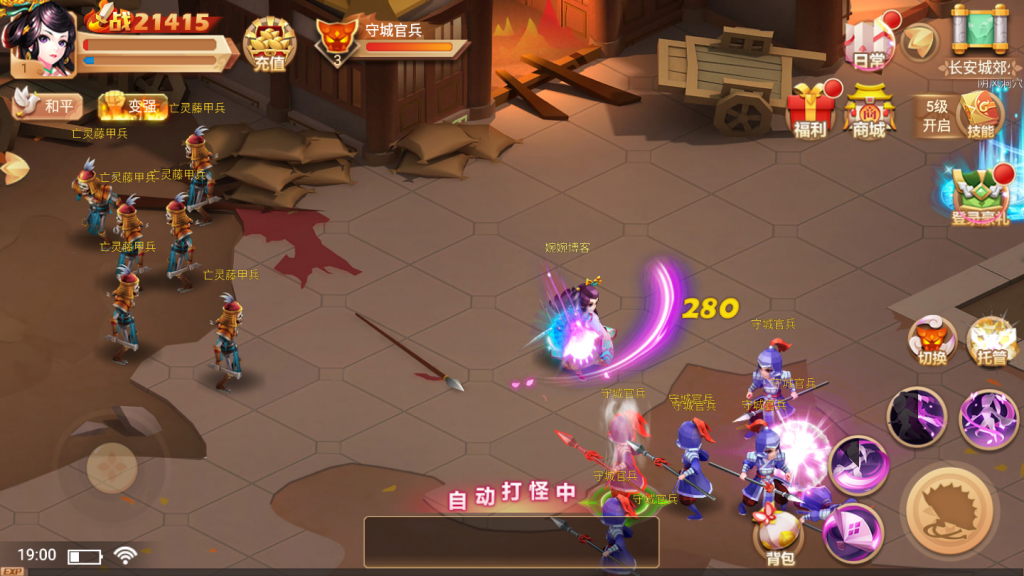
Task: Open the 日常 daily activities
Action: point(869,44)
